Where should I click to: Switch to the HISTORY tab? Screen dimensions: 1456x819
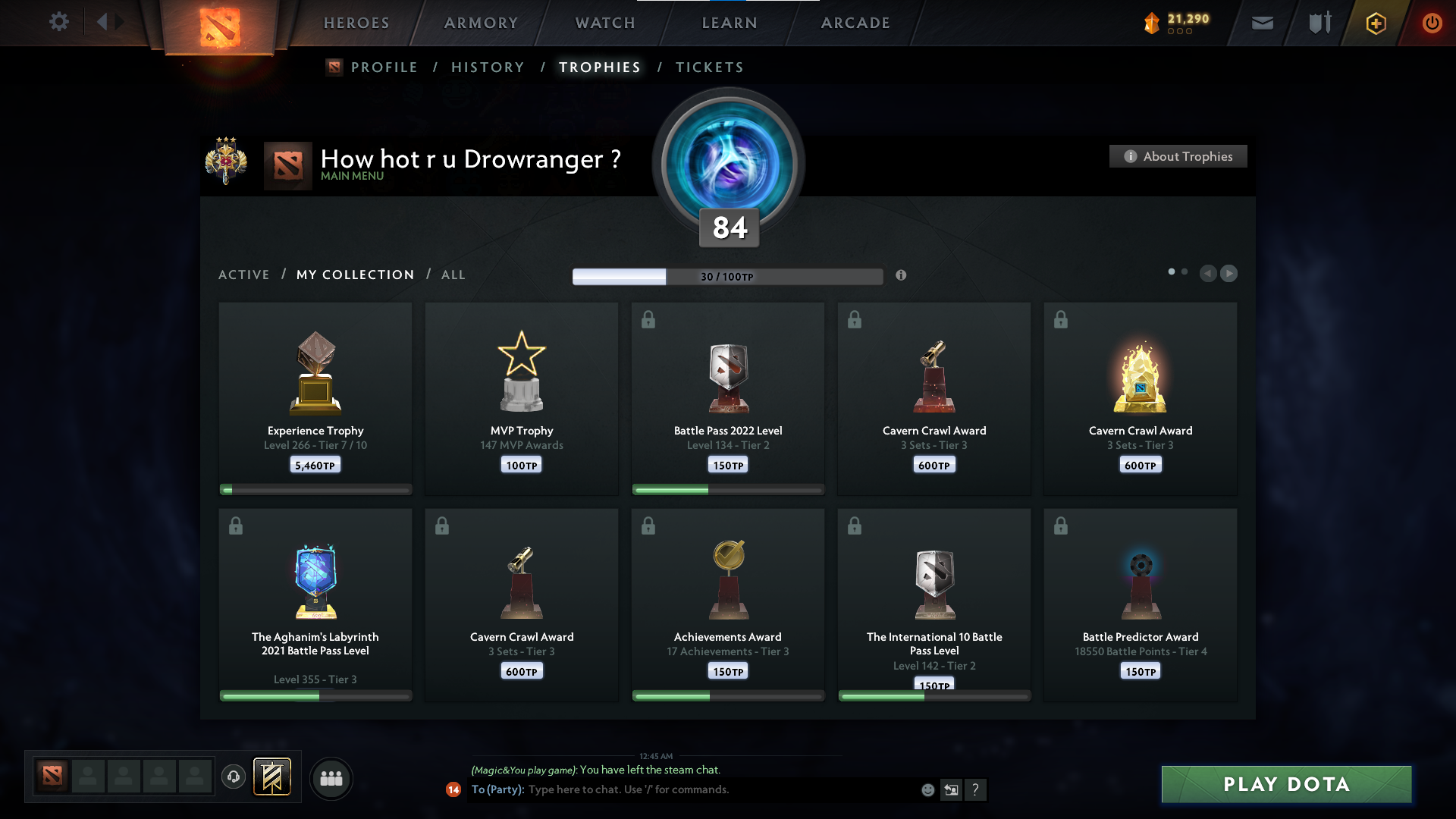[488, 67]
